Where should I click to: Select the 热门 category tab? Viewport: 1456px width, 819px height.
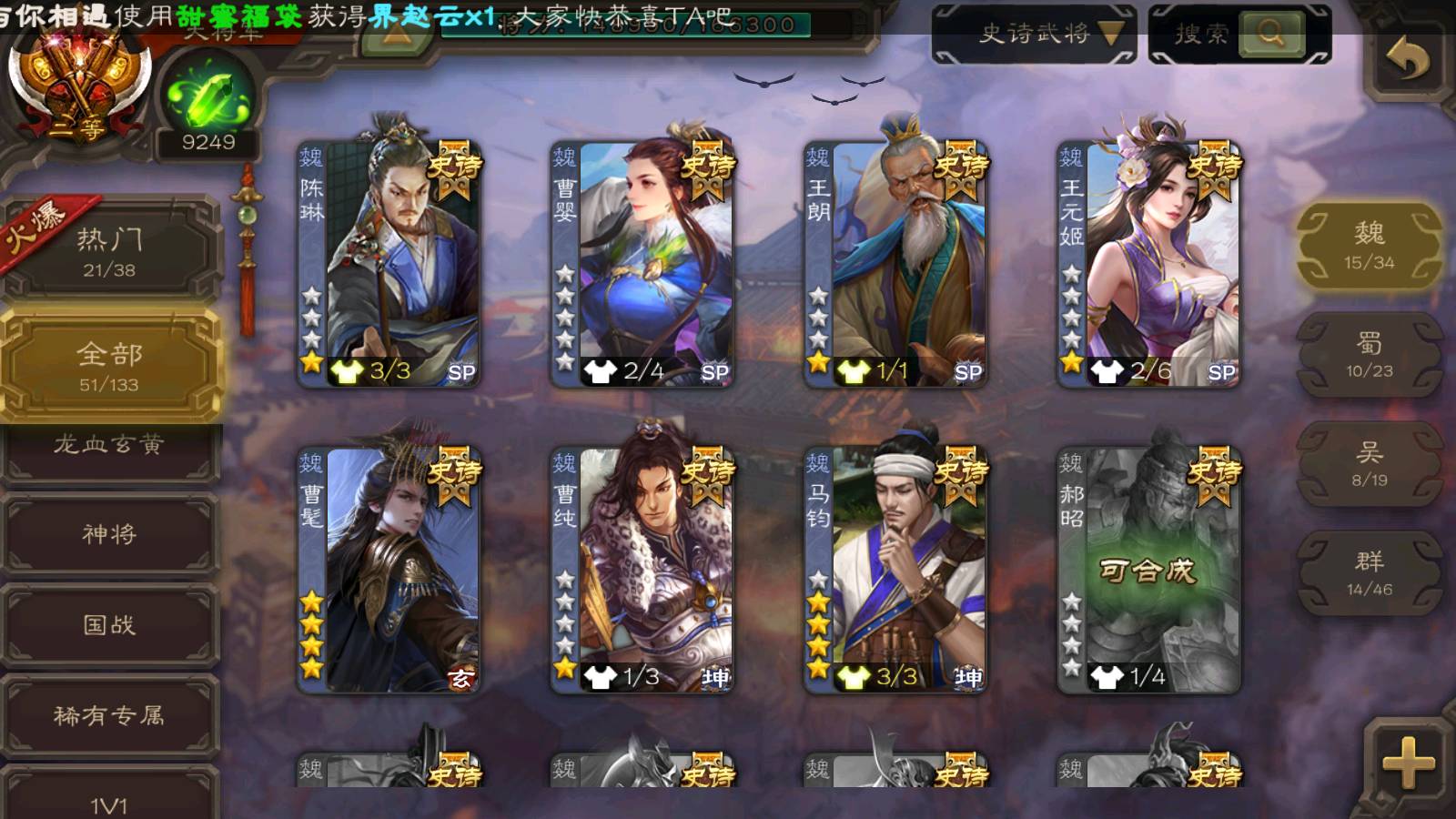pos(109,251)
